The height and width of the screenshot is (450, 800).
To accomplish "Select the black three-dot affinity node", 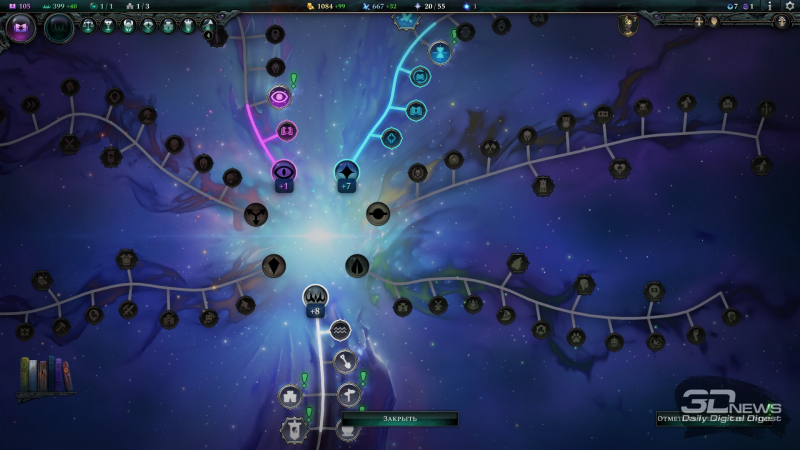I will click(256, 215).
